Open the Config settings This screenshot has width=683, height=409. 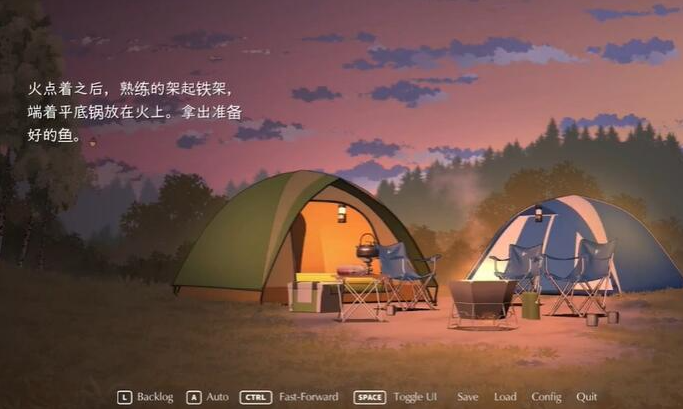click(x=546, y=397)
